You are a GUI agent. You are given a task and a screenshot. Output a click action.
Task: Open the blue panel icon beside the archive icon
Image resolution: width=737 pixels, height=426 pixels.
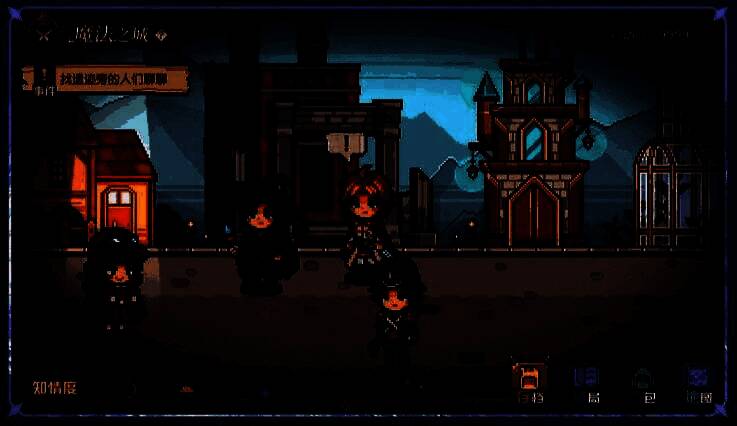point(586,379)
